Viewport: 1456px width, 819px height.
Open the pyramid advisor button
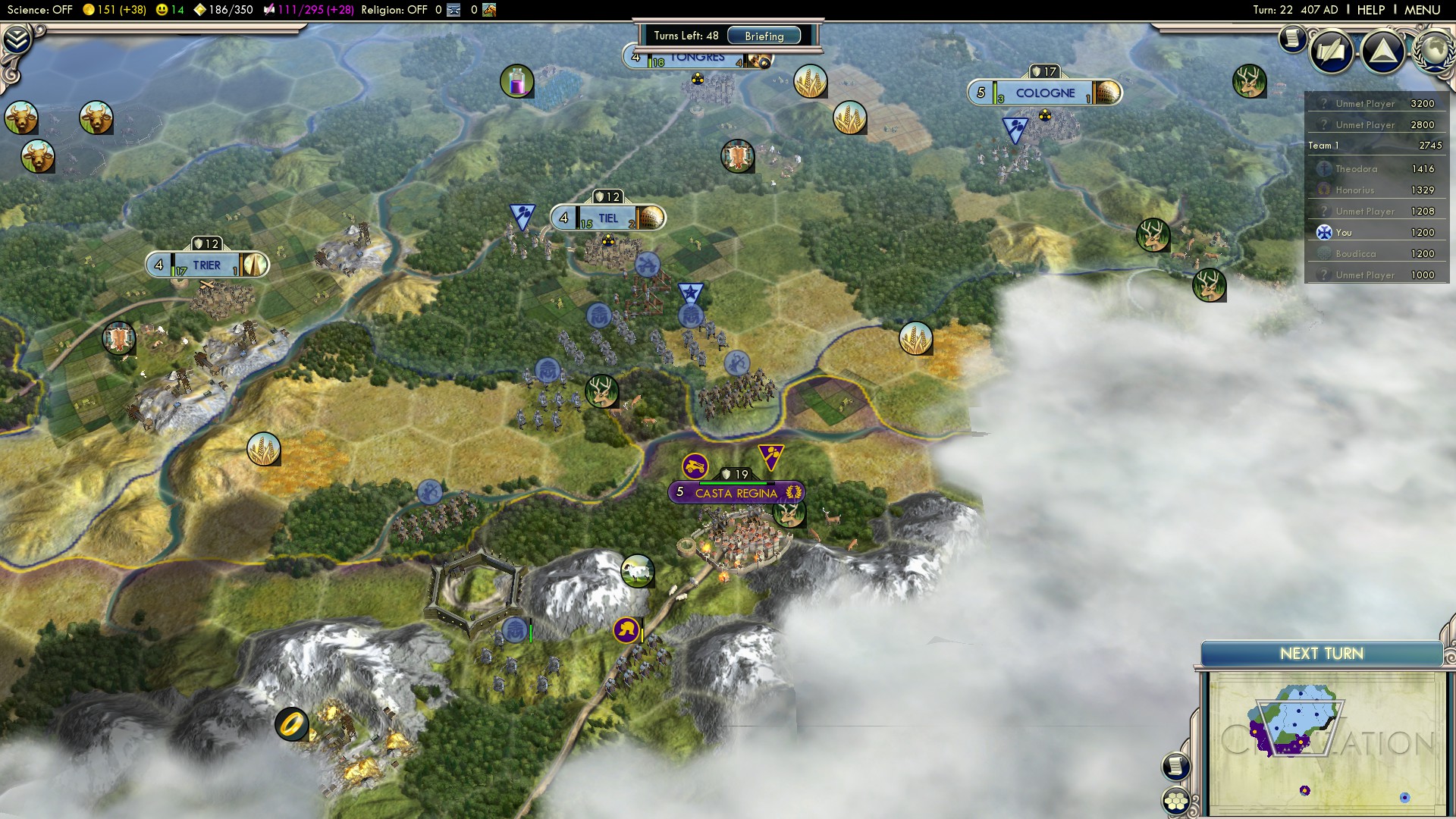1383,52
